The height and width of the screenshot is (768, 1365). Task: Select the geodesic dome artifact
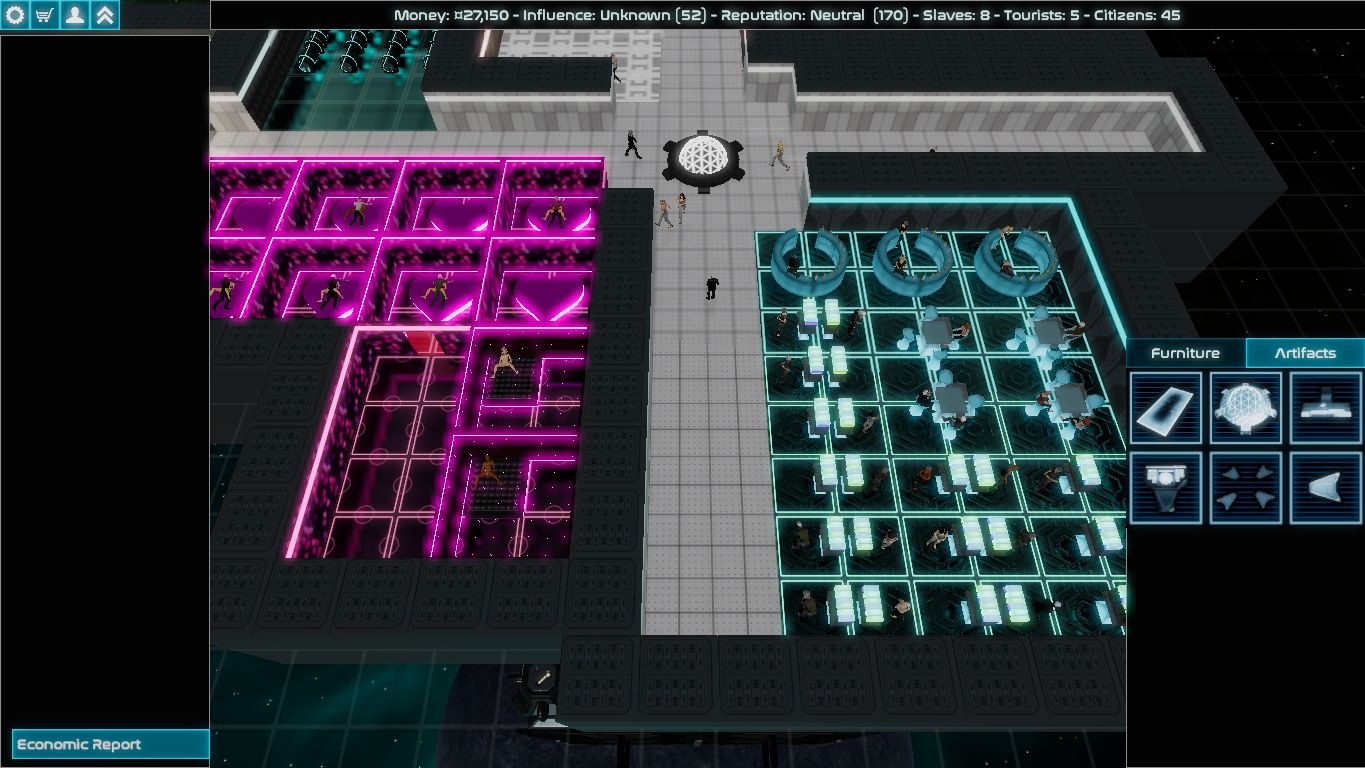coord(1246,407)
